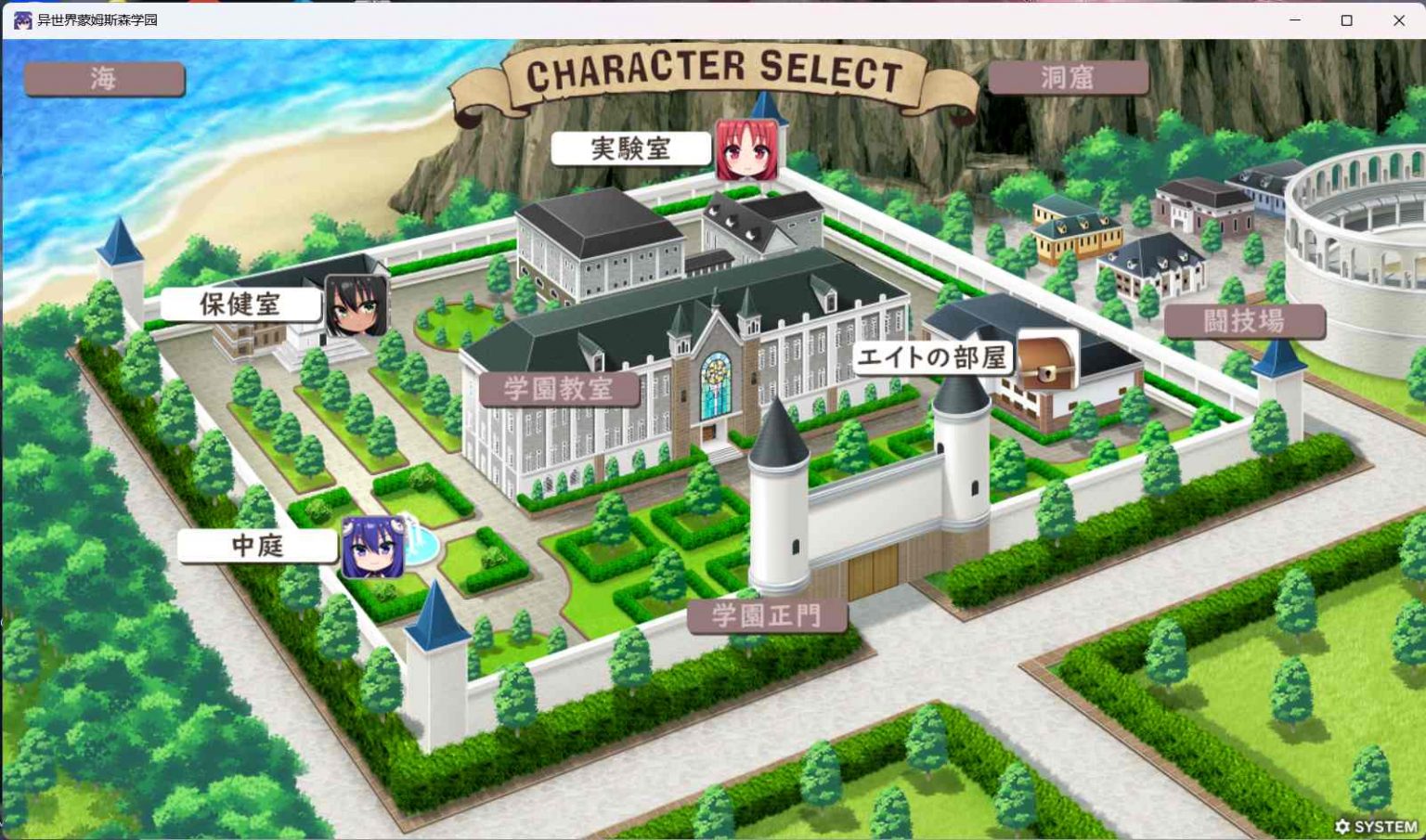Enter the 実験室 (Laboratory)
This screenshot has width=1426, height=840.
632,146
